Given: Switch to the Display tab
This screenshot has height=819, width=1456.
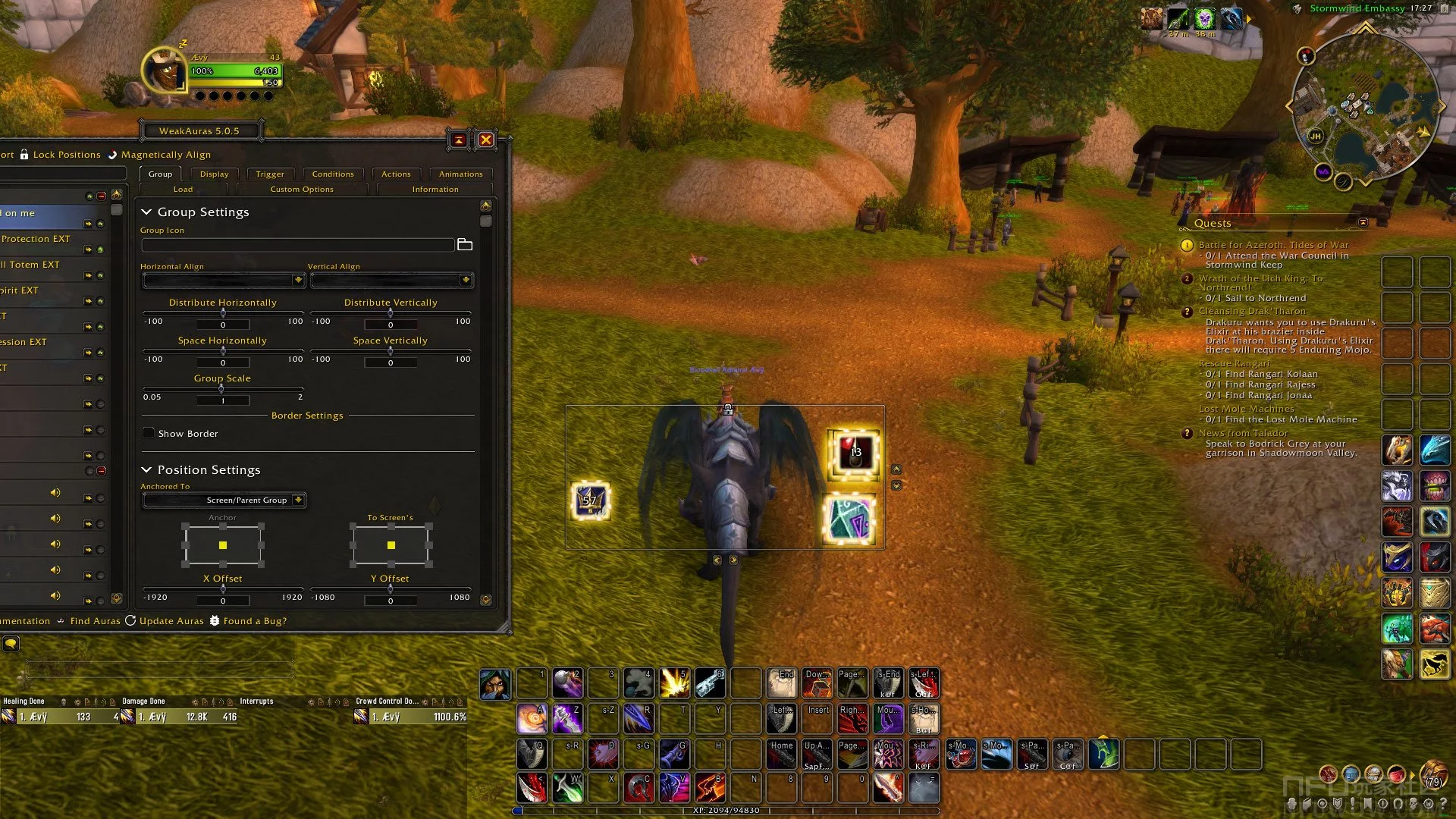Looking at the screenshot, I should click(214, 174).
